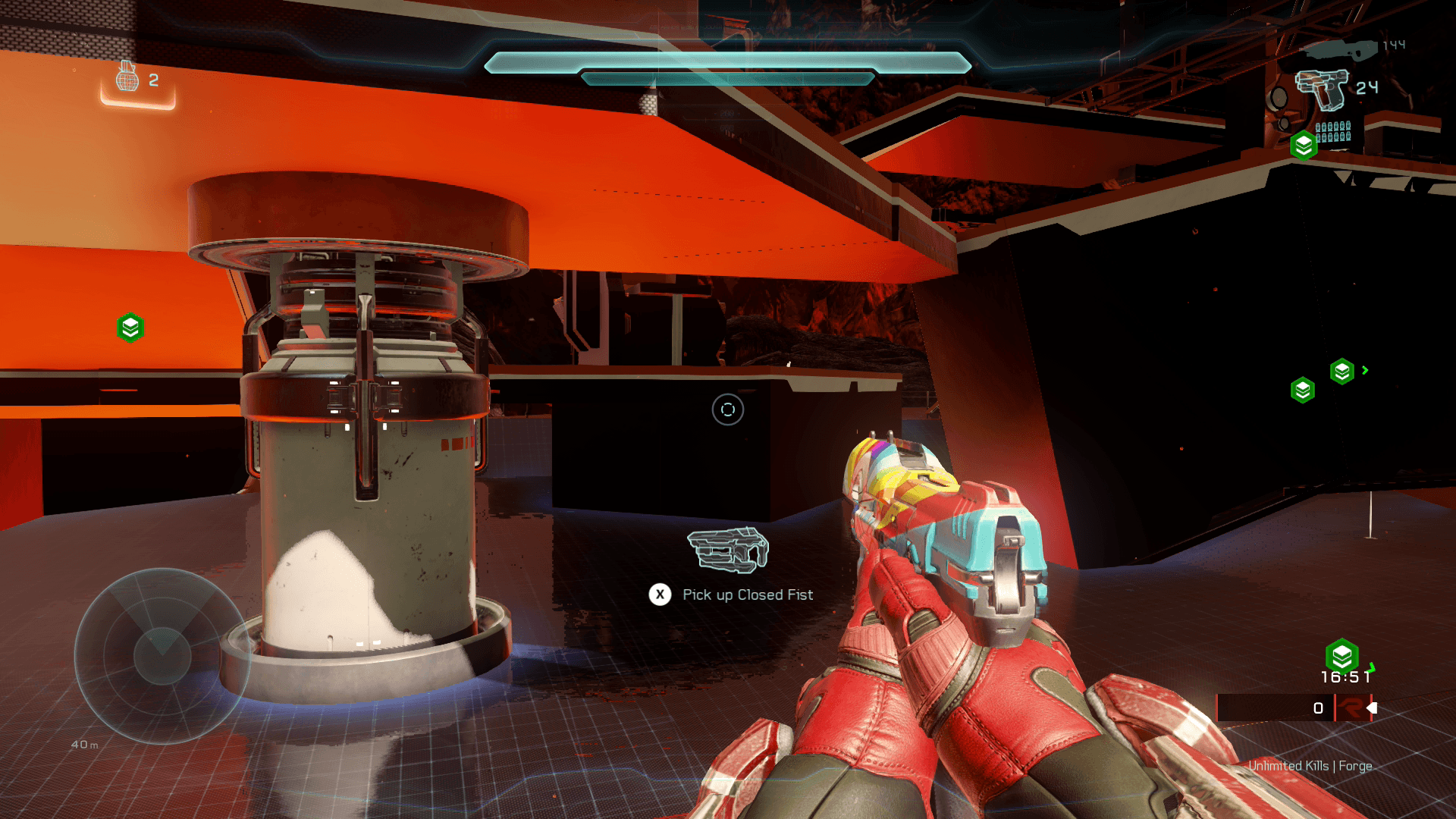Click the red team emblem on scoreboard
The width and height of the screenshot is (1456, 819).
[x=1351, y=708]
